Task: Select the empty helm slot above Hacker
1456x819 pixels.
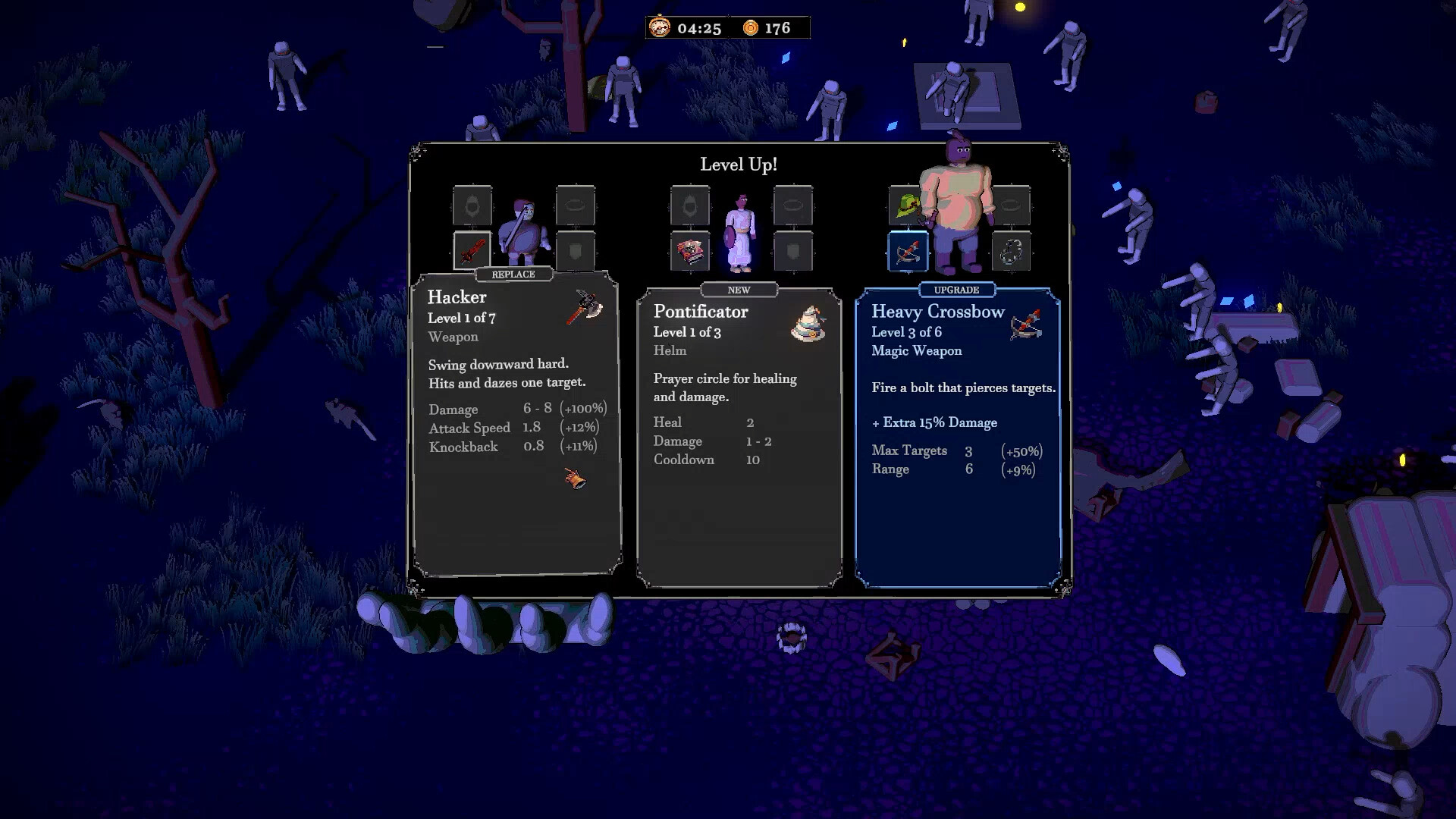Action: click(x=472, y=205)
